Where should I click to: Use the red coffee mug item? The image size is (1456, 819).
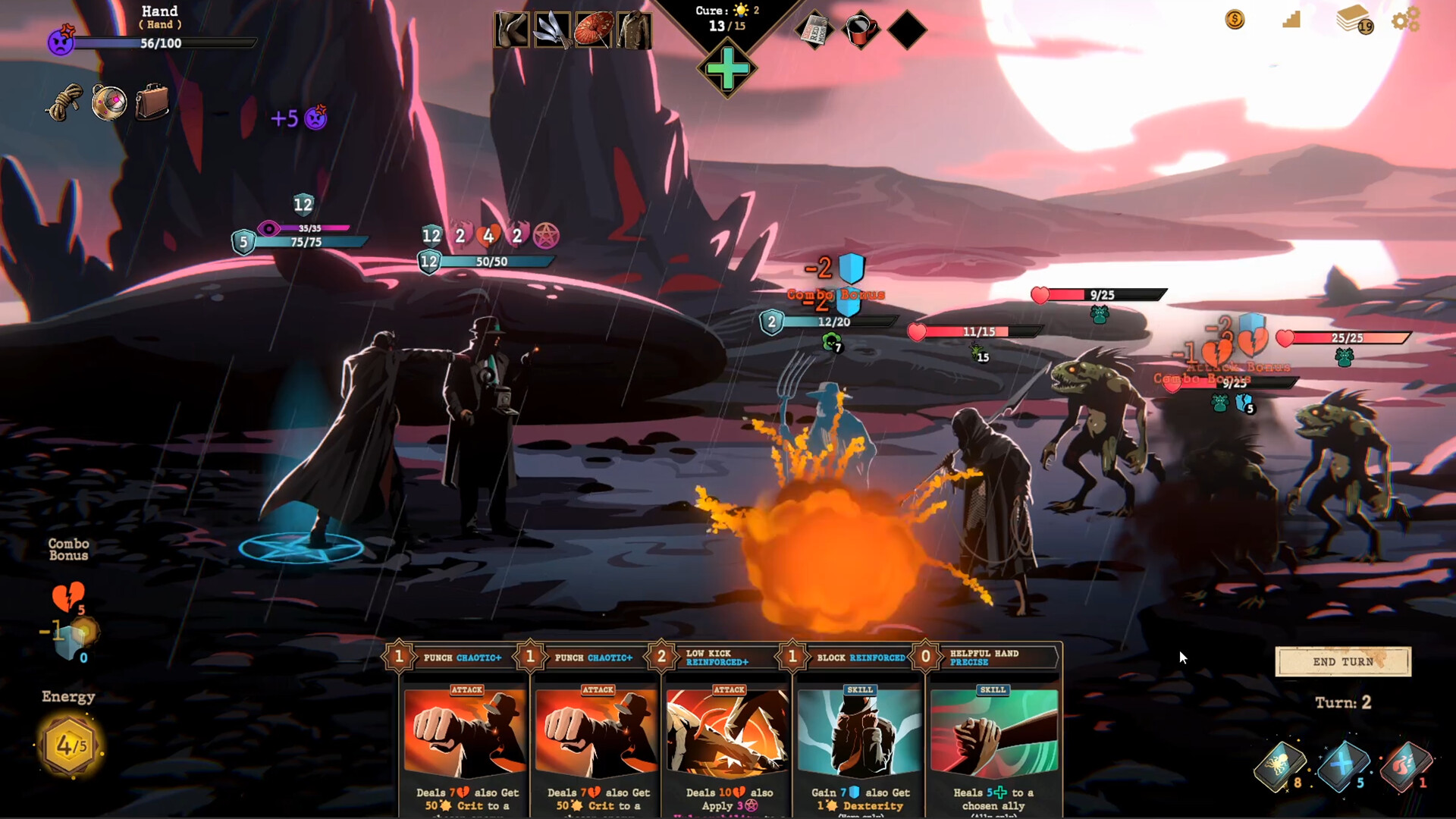(x=861, y=31)
